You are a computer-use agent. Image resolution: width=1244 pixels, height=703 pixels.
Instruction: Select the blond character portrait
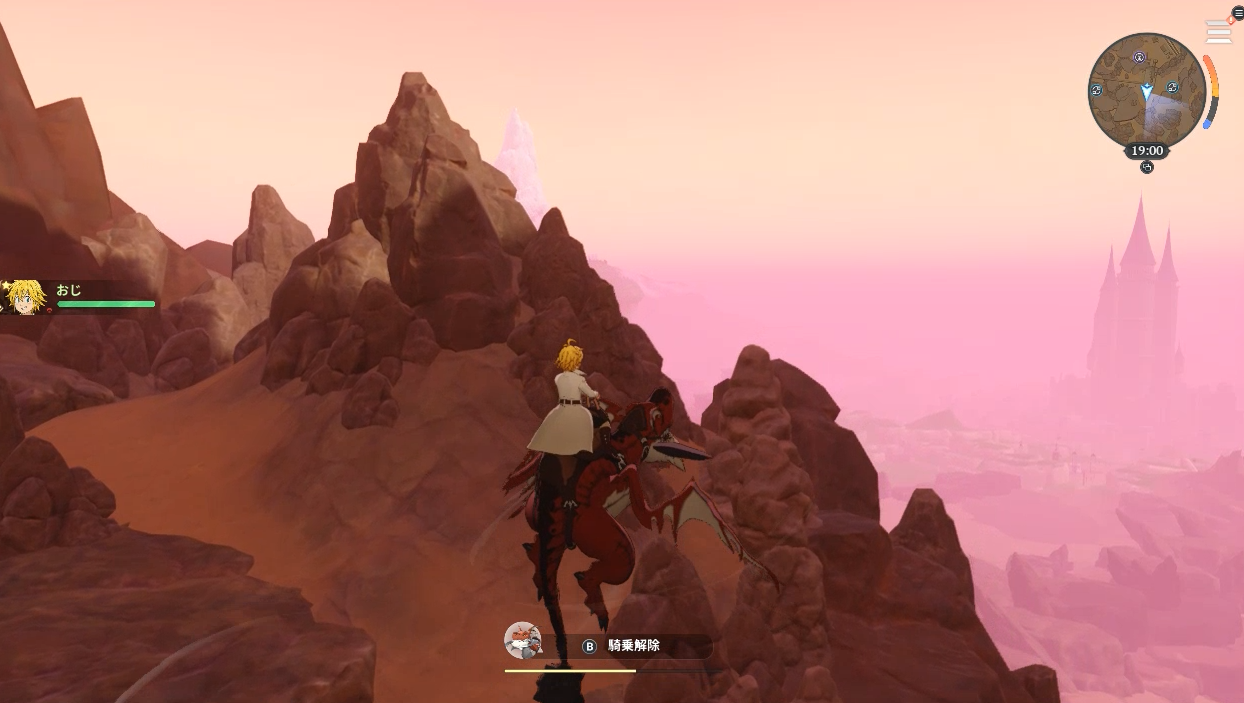pos(23,297)
